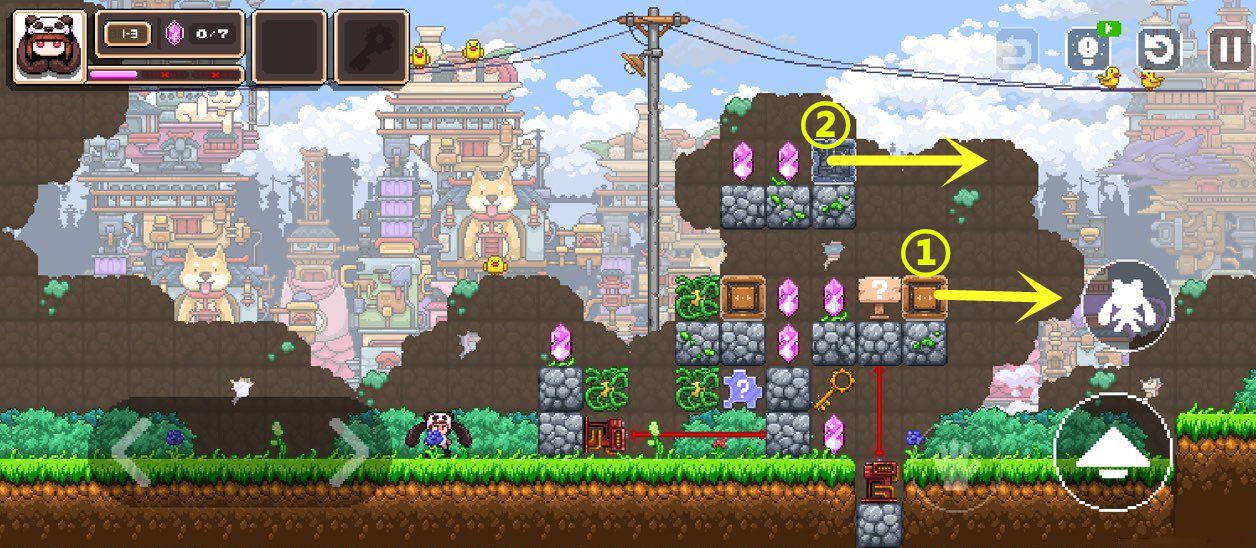
Task: Click the panda-hood character portrait
Action: (48, 46)
